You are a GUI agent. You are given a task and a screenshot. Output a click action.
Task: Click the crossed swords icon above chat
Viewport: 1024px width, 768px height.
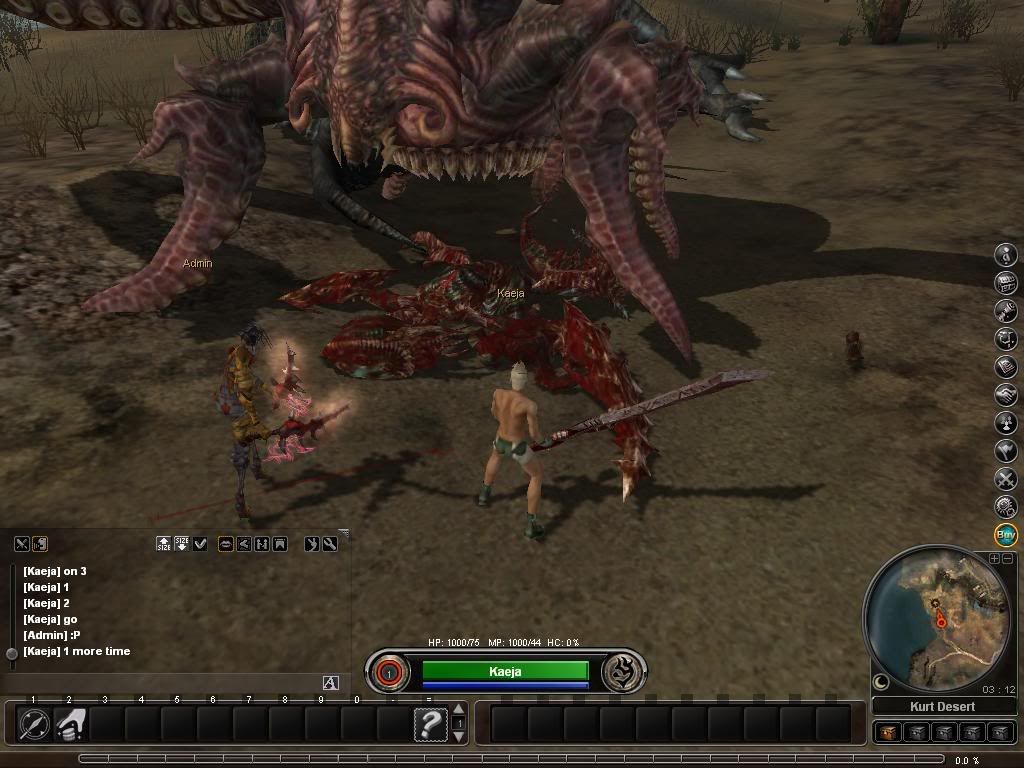(x=21, y=543)
